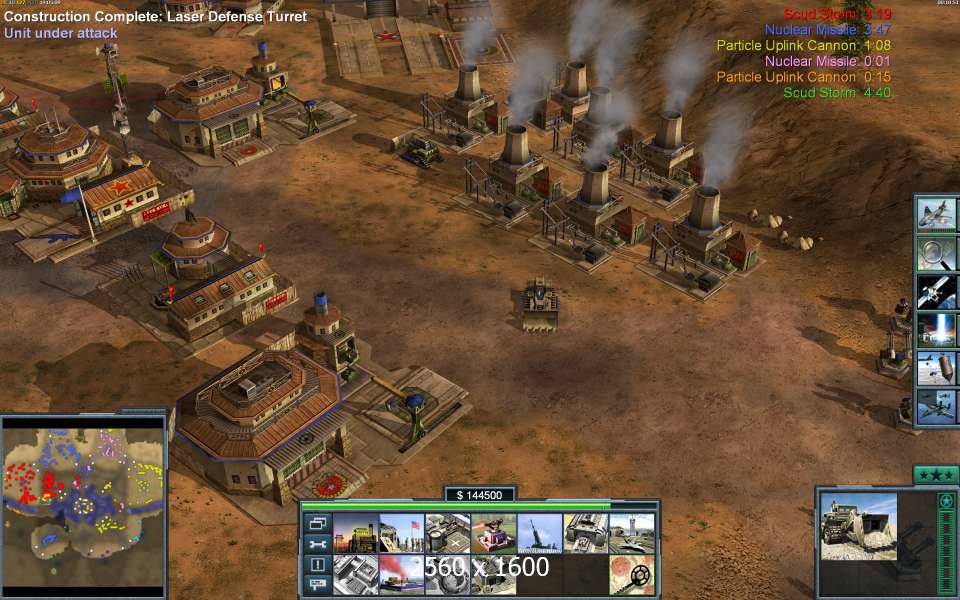This screenshot has width=960, height=600.
Task: Fire the Particle Cannon beam shortcut
Action: pos(938,330)
